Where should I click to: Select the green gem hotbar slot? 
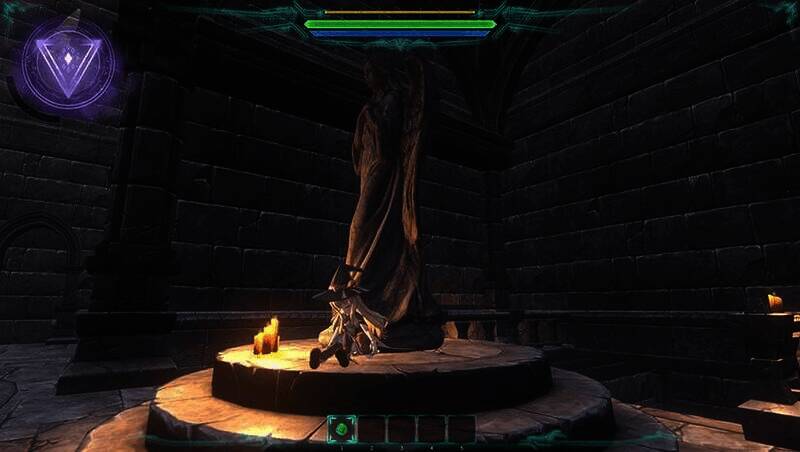(x=342, y=429)
